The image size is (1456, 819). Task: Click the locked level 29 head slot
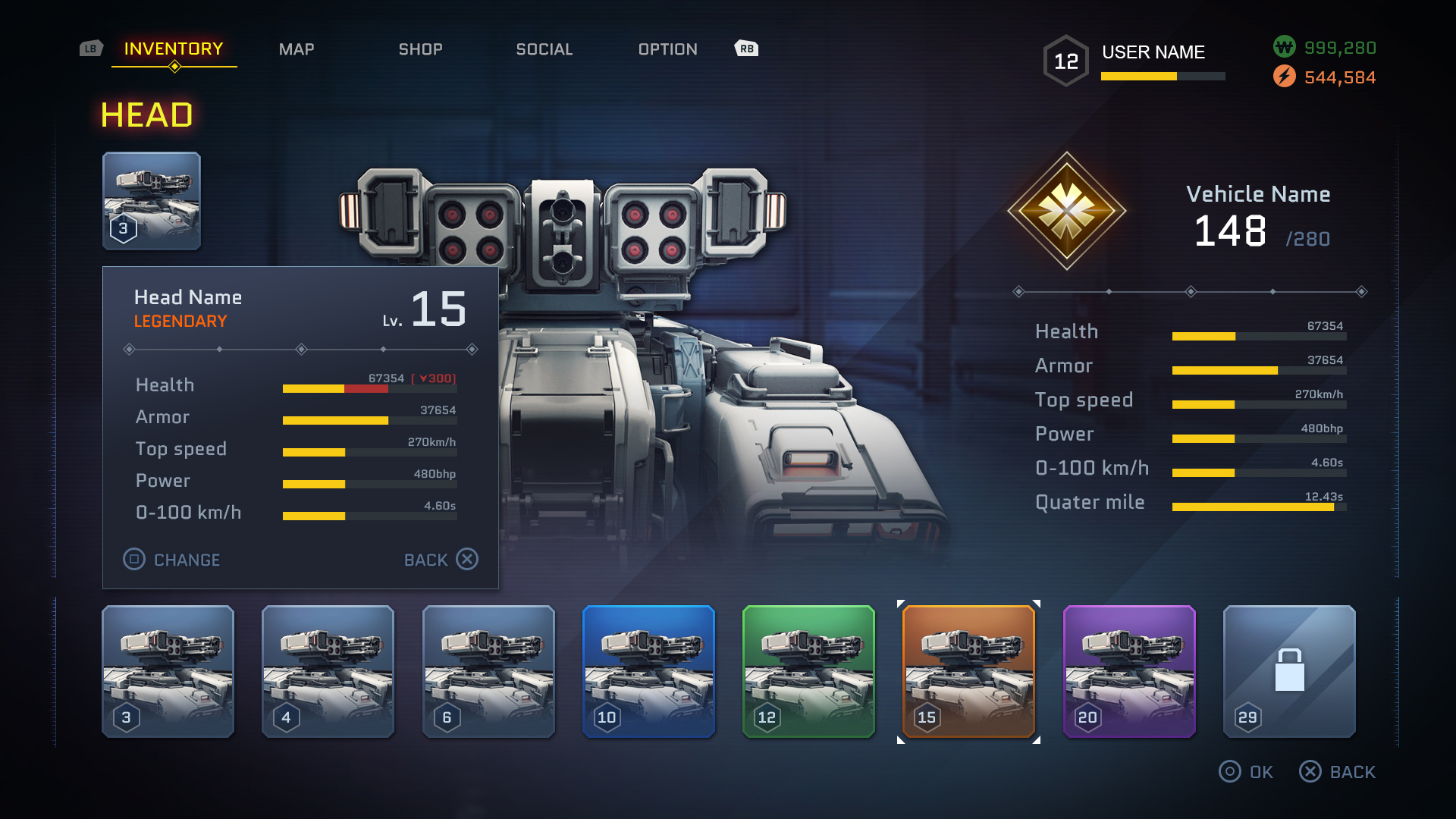pos(1289,671)
